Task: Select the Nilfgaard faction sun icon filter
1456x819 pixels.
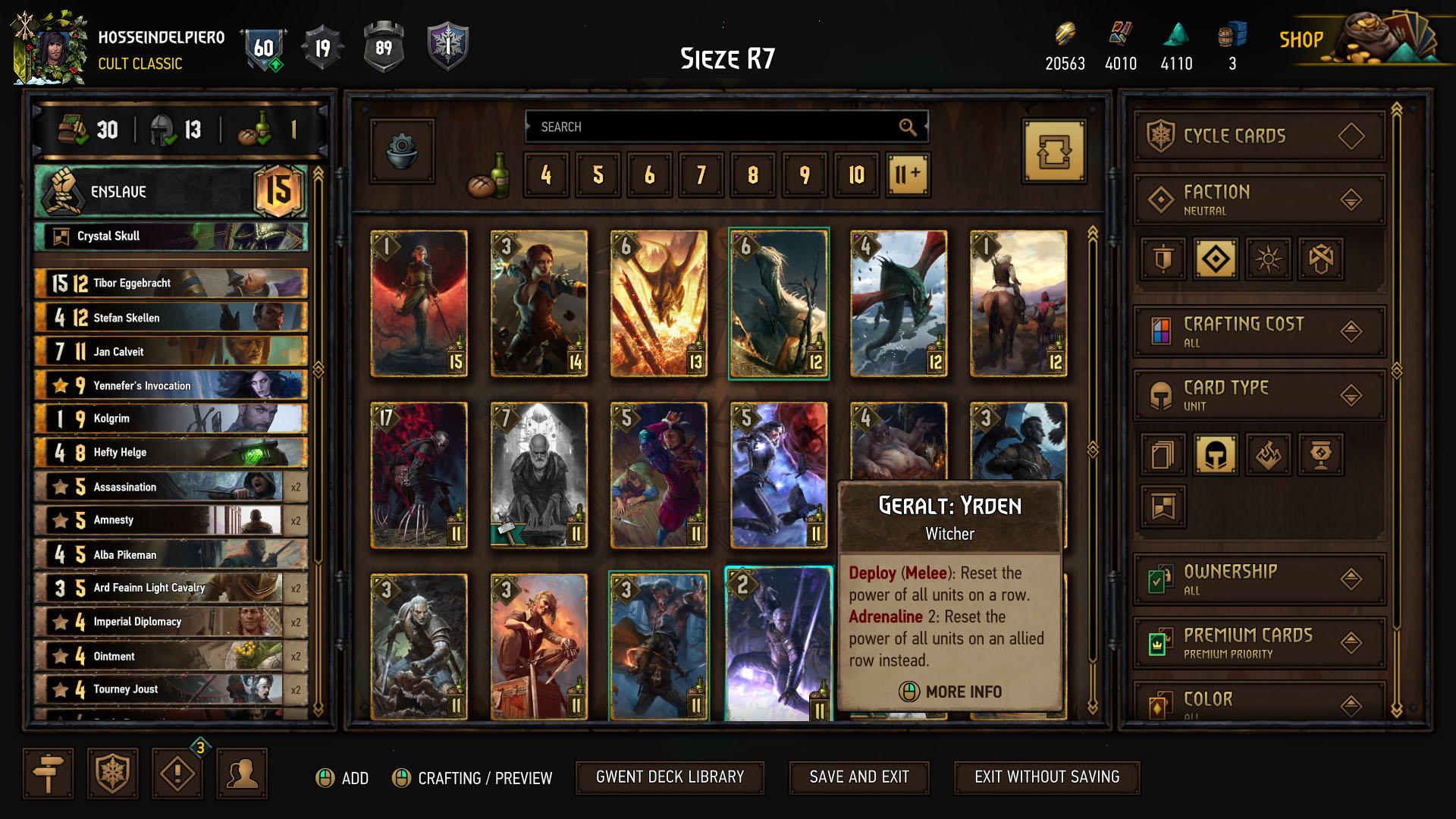Action: 1268,259
